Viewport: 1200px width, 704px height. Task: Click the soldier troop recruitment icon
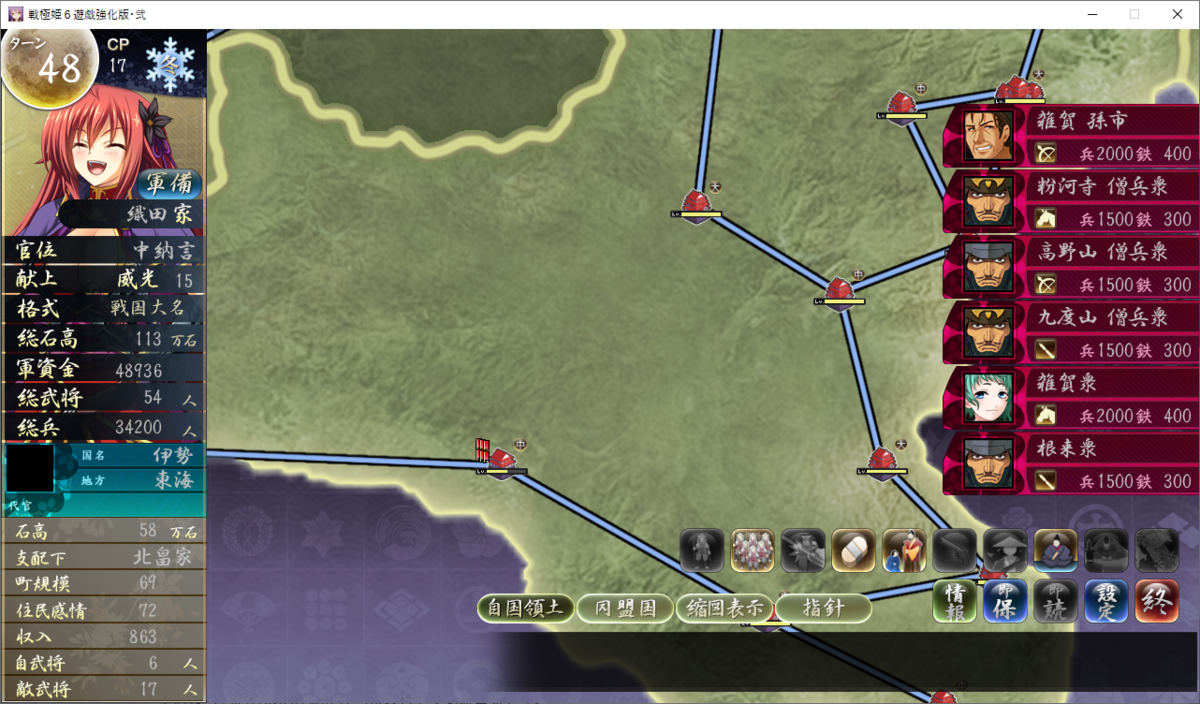click(x=752, y=550)
